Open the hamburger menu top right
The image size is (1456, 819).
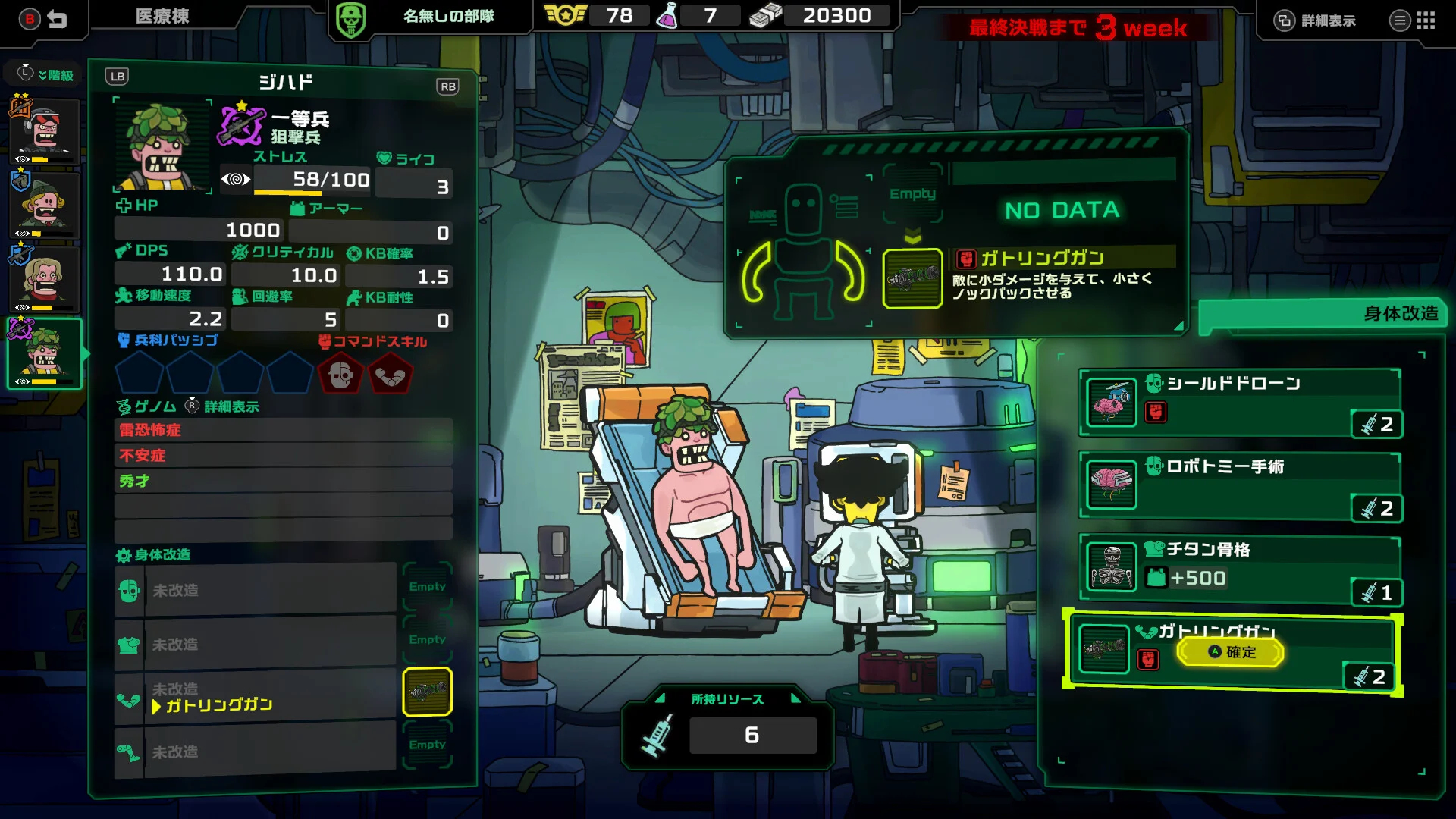(x=1399, y=20)
